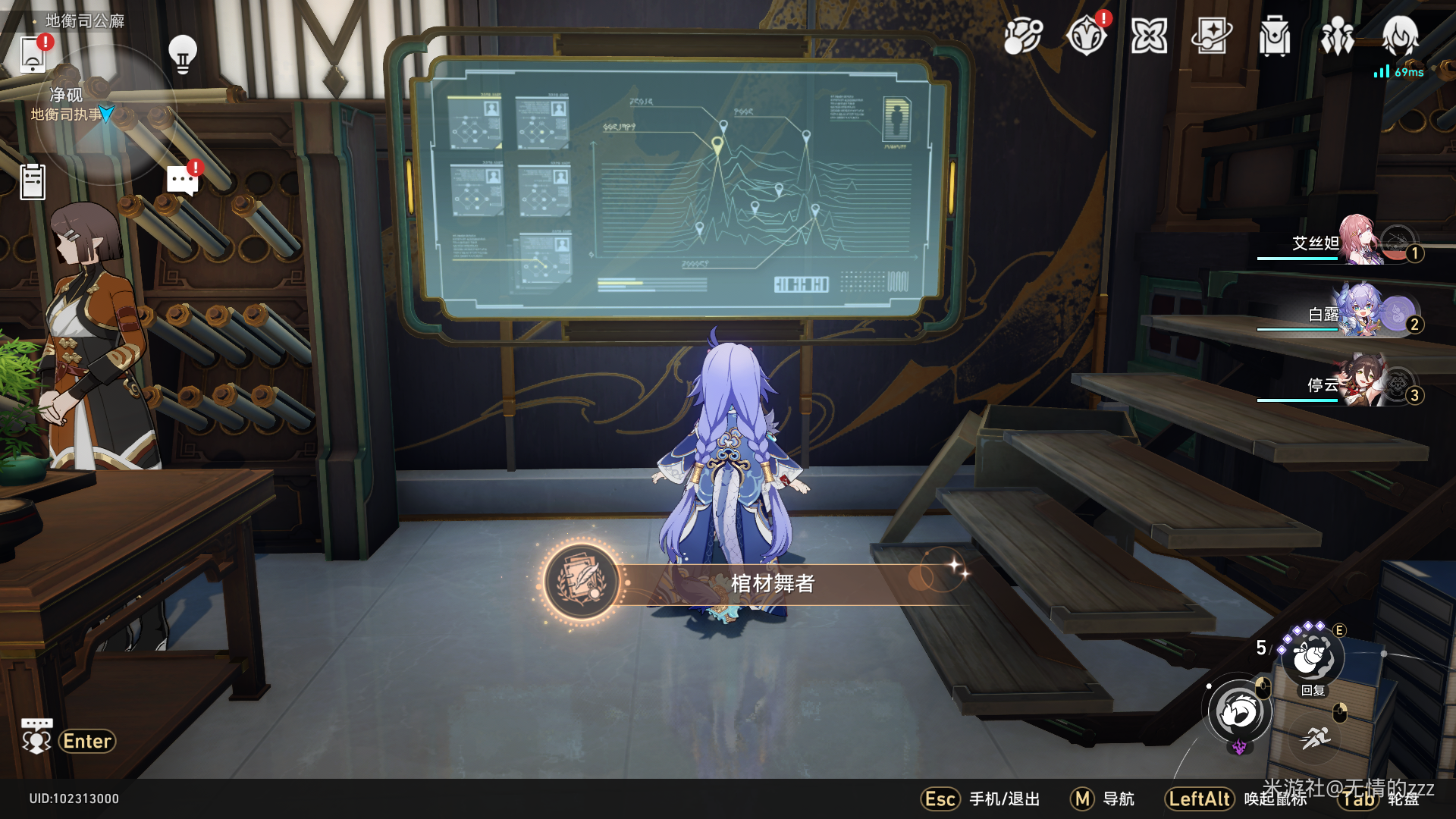
Task: Open the chat bubble messages icon
Action: click(x=183, y=180)
